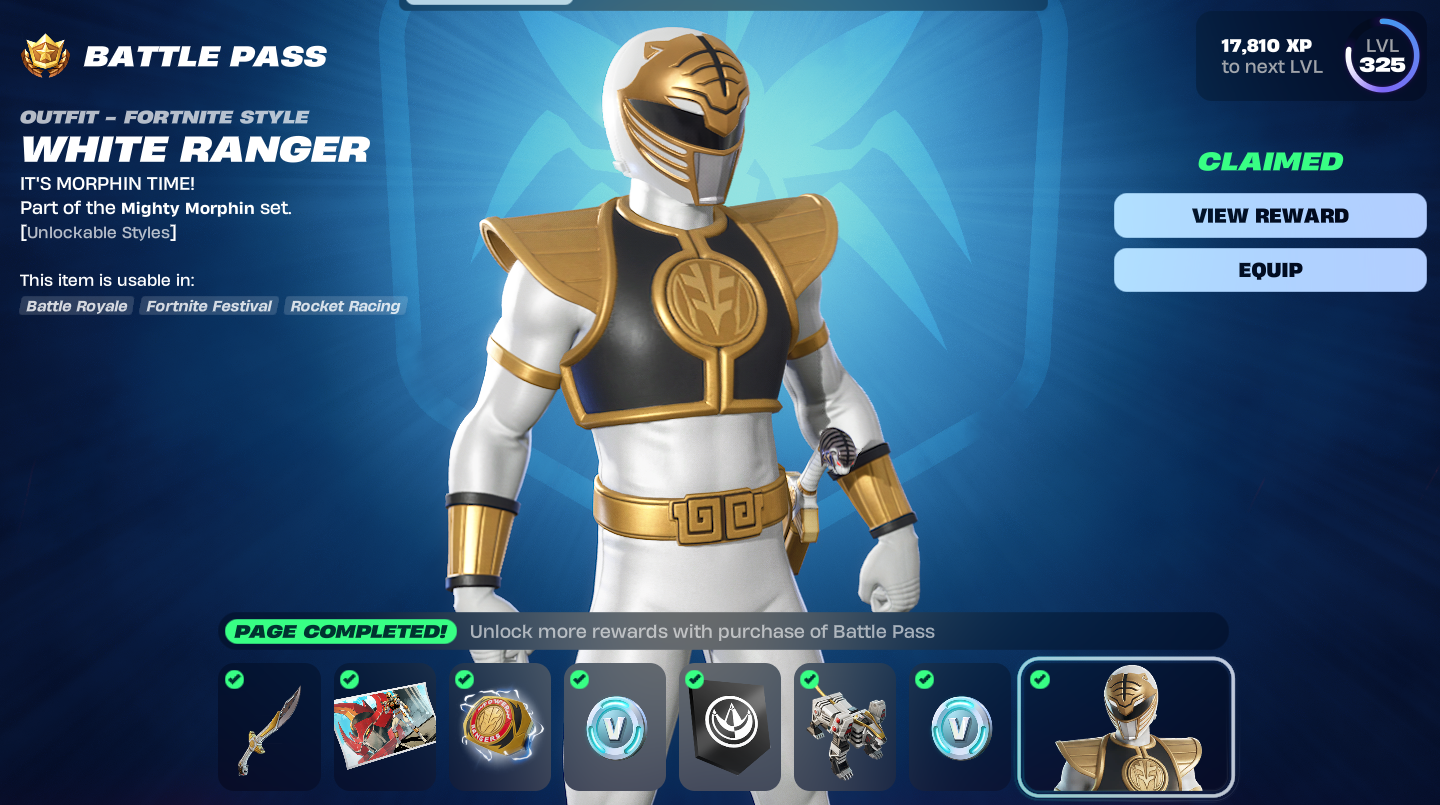This screenshot has width=1440, height=805.
Task: Open View Reward for the White Ranger
Action: pos(1270,216)
